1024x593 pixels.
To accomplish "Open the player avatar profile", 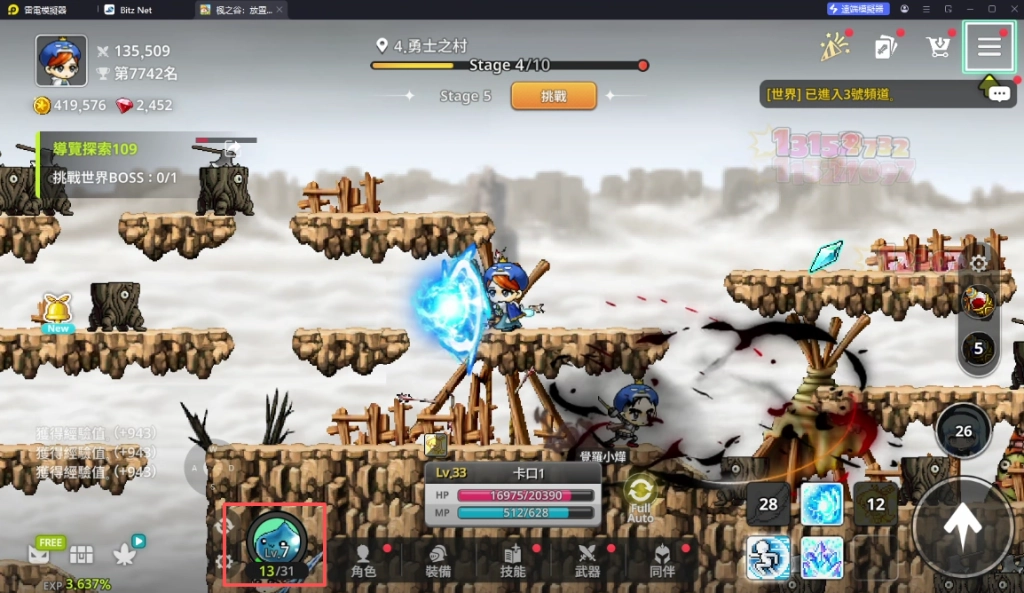I will coord(61,61).
